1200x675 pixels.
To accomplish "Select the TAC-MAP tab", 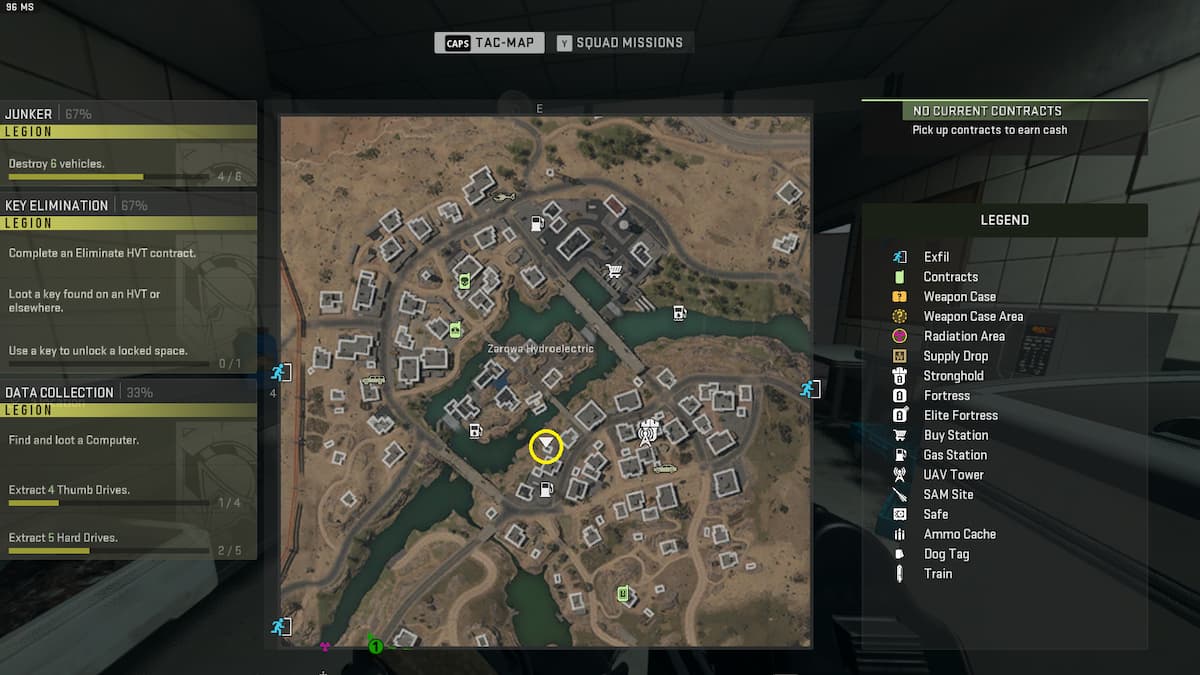I will 490,43.
